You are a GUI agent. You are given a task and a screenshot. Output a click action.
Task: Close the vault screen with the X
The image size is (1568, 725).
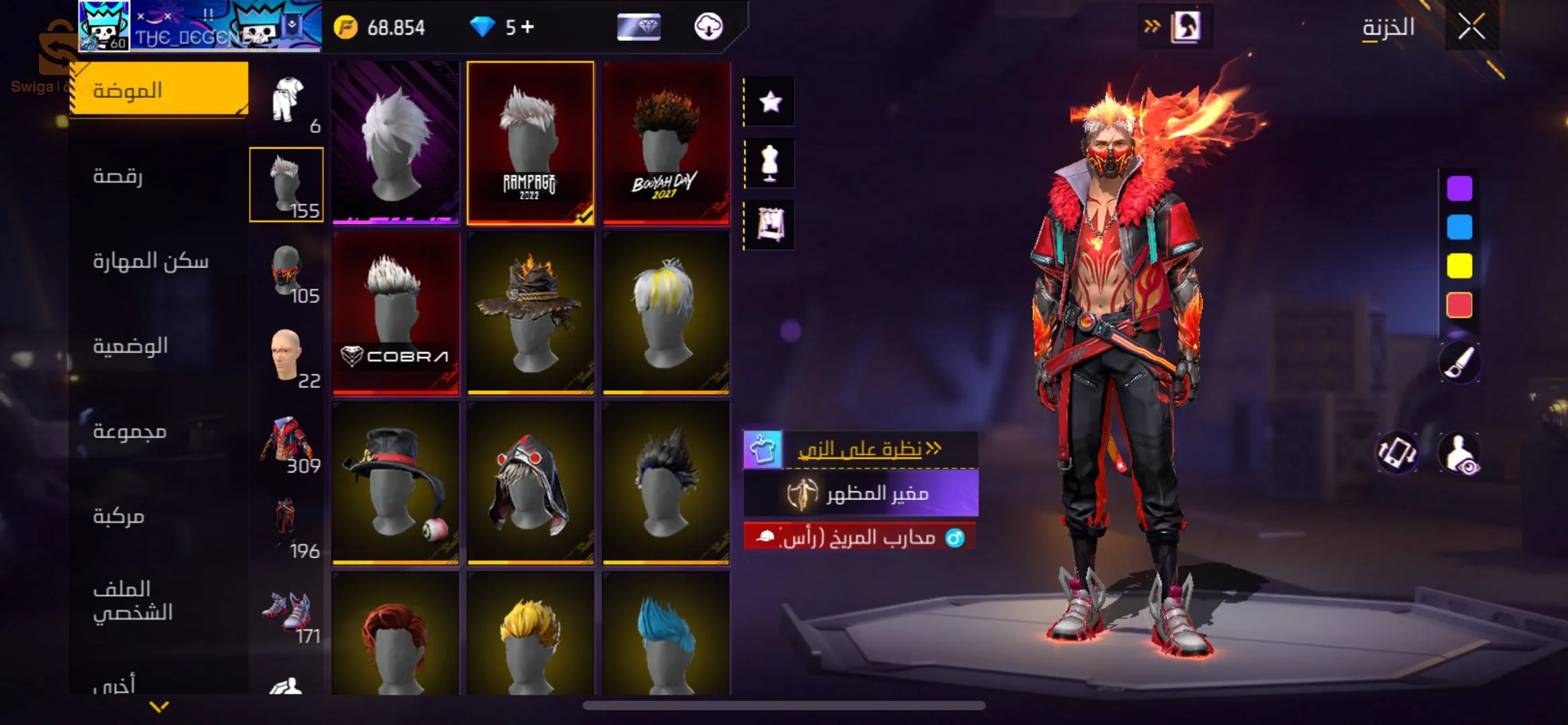pyautogui.click(x=1471, y=28)
